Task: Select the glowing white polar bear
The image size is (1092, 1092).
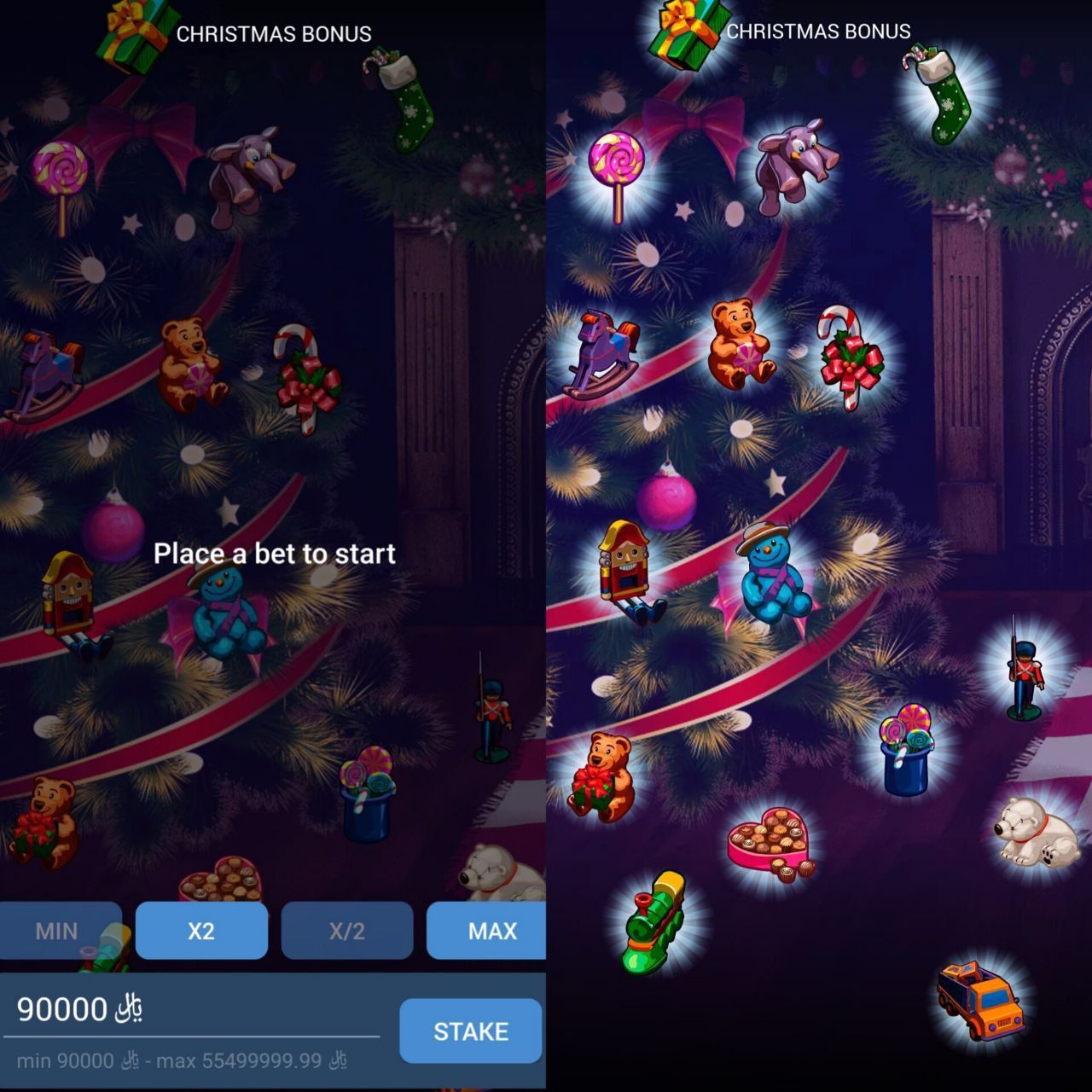Action: point(1036,832)
